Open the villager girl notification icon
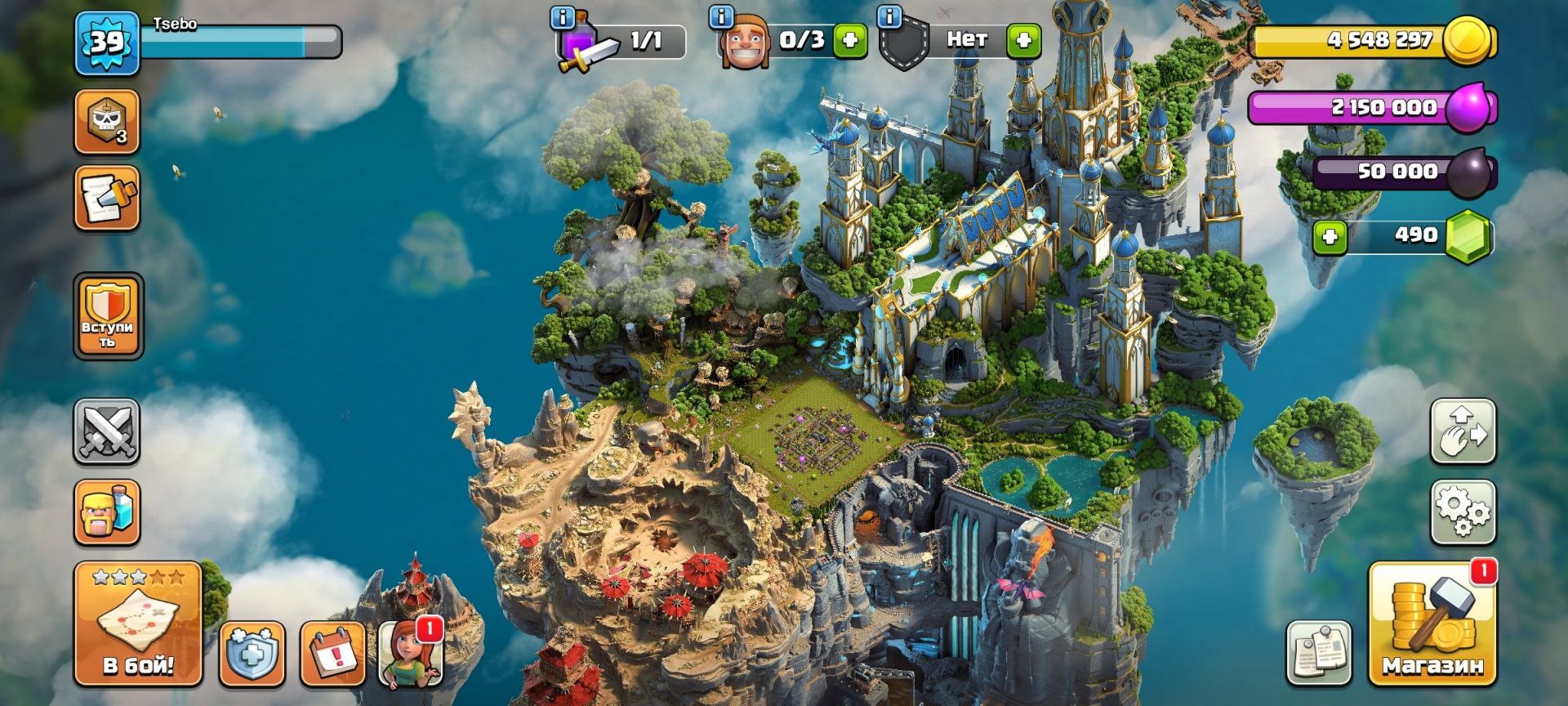The image size is (1568, 706). (412, 655)
